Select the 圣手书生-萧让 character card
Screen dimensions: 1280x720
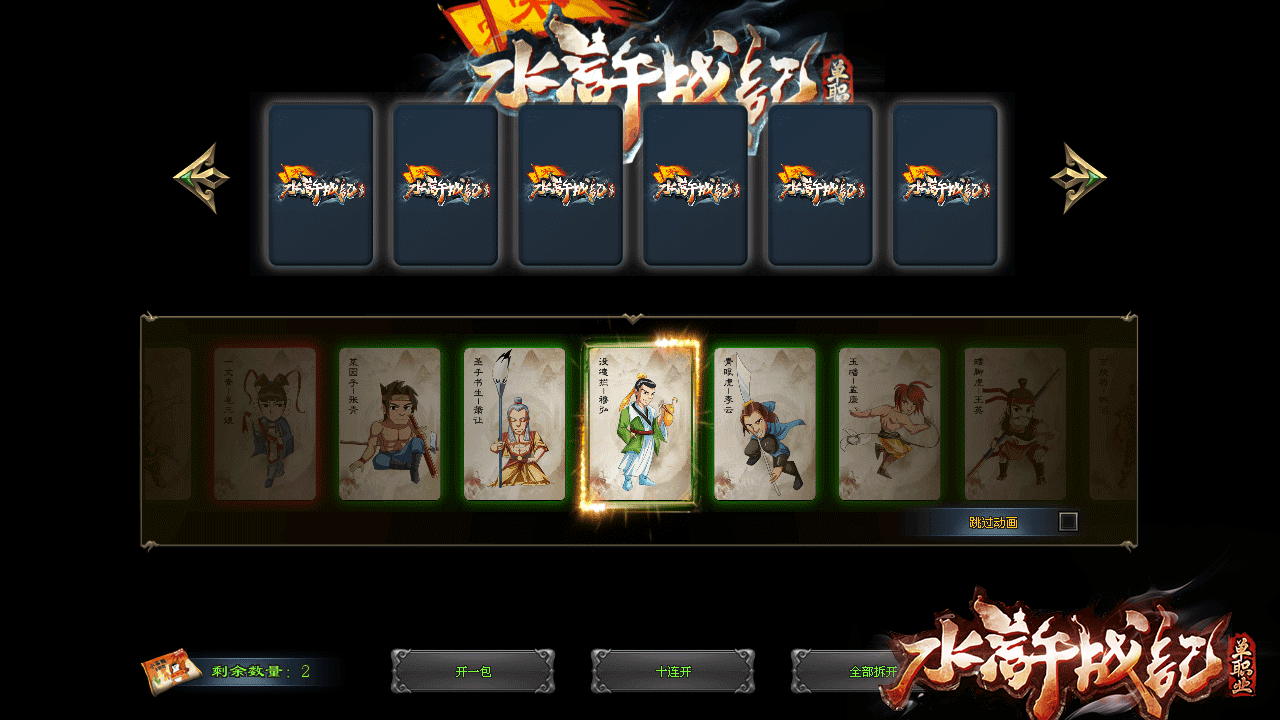point(514,424)
